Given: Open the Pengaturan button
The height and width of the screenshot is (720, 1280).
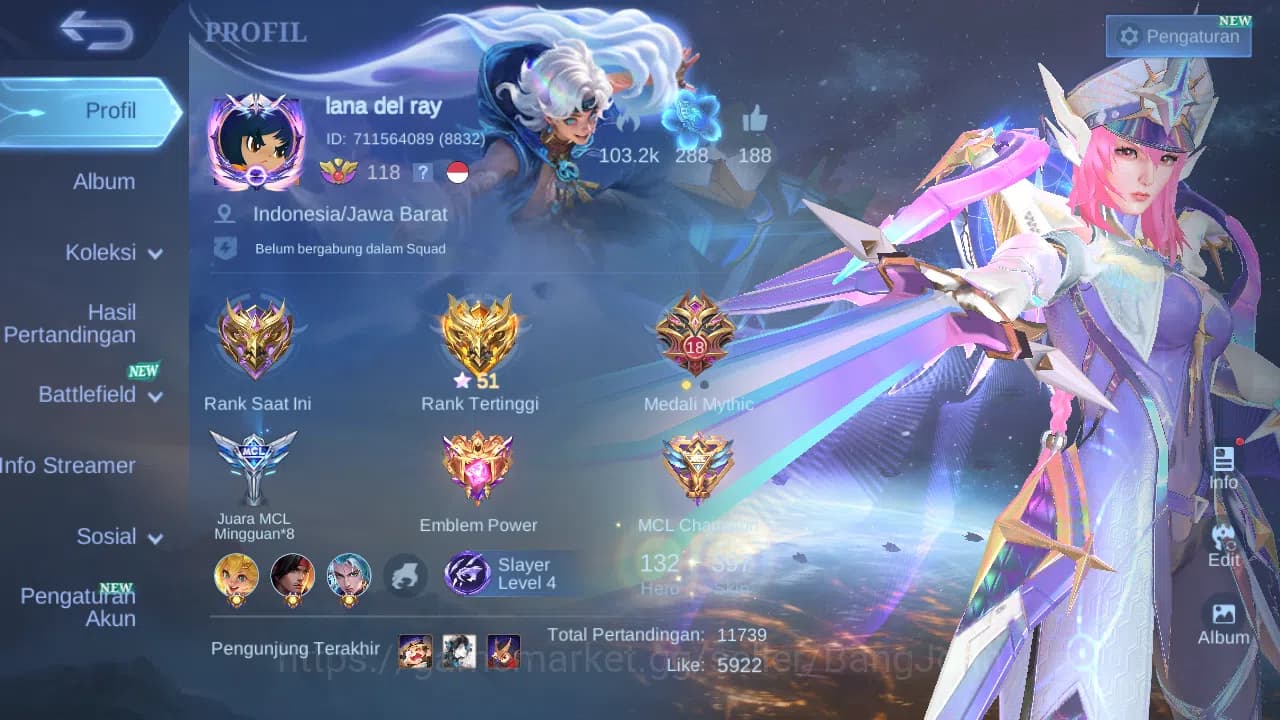Looking at the screenshot, I should point(1178,36).
